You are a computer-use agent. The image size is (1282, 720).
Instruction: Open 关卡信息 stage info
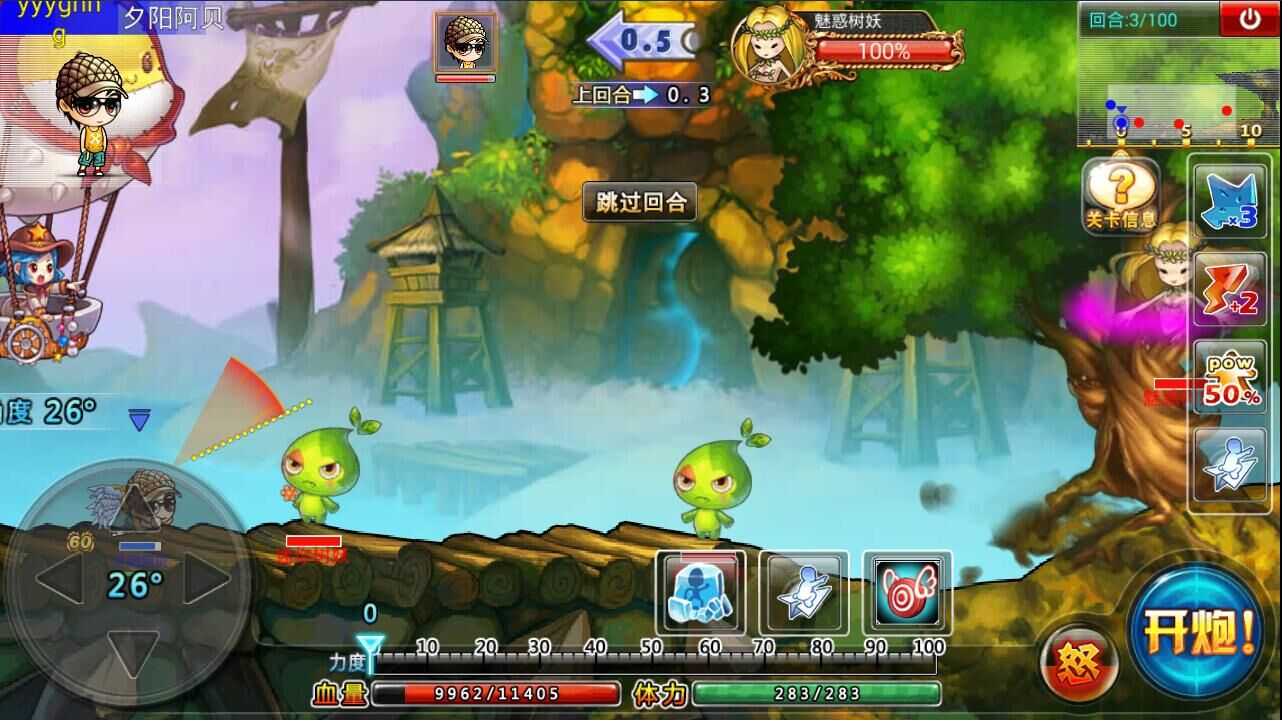(x=1121, y=195)
